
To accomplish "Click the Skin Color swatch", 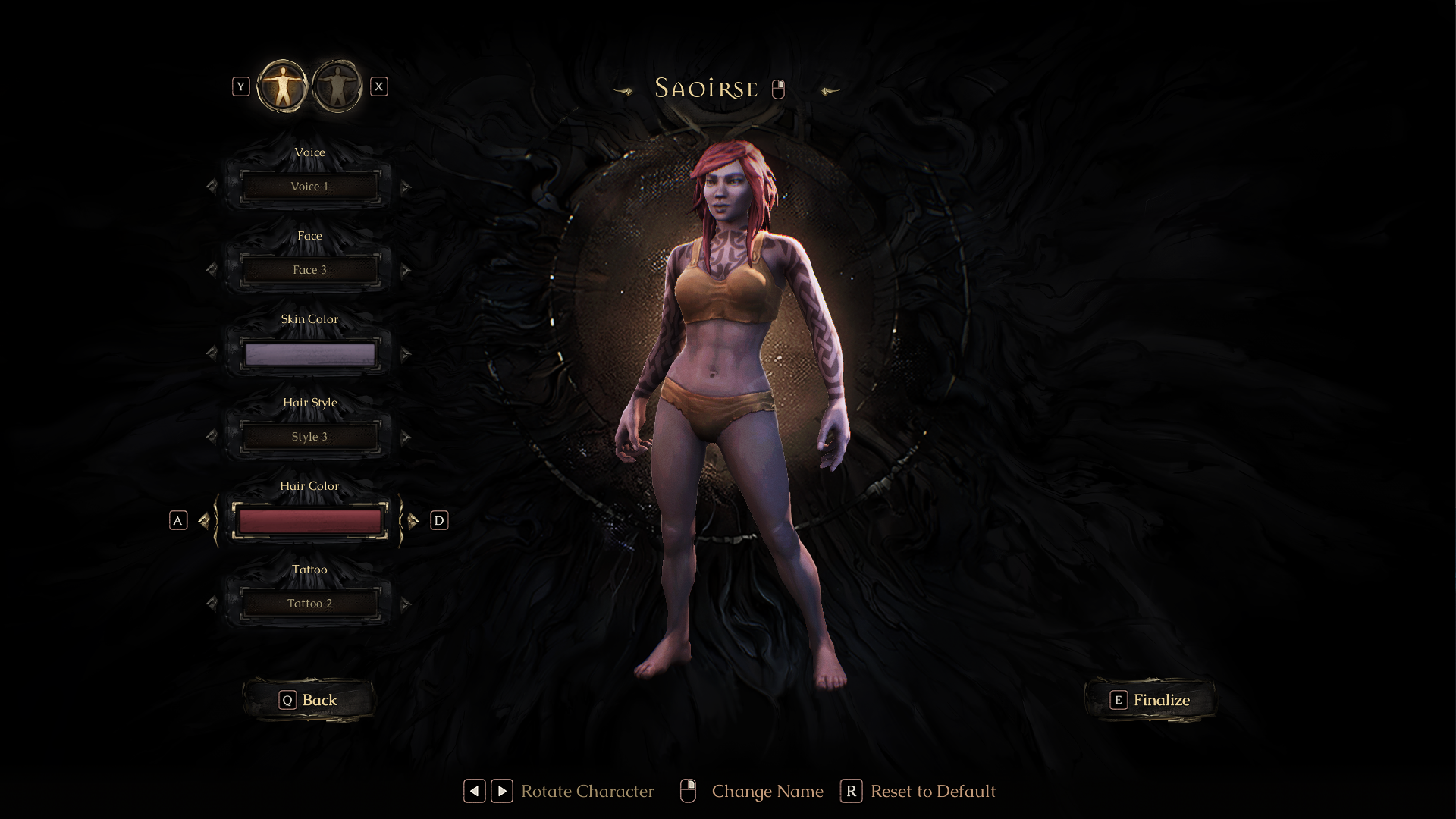I will click(x=309, y=353).
